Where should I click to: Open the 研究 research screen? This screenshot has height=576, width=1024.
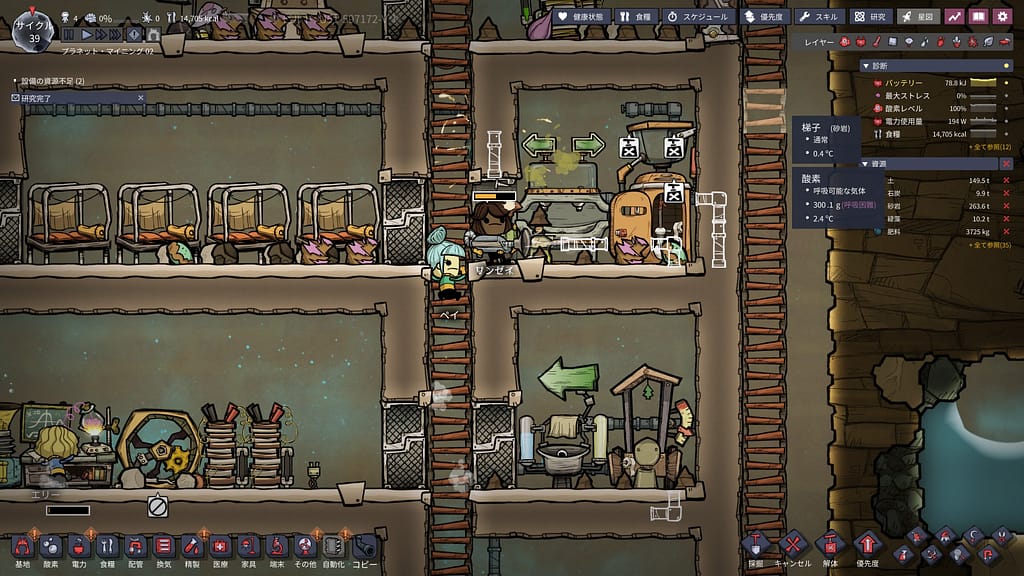(x=871, y=16)
